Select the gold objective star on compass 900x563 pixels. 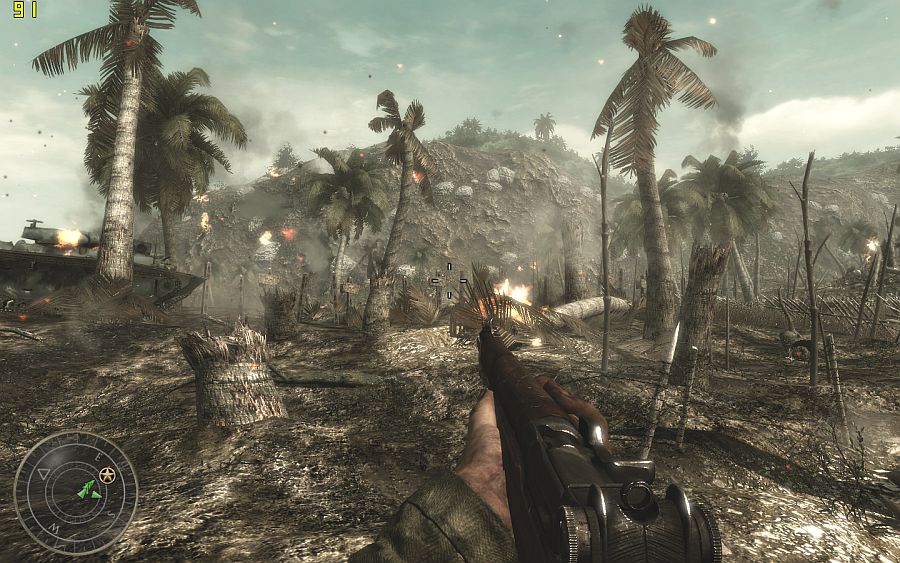coord(107,473)
